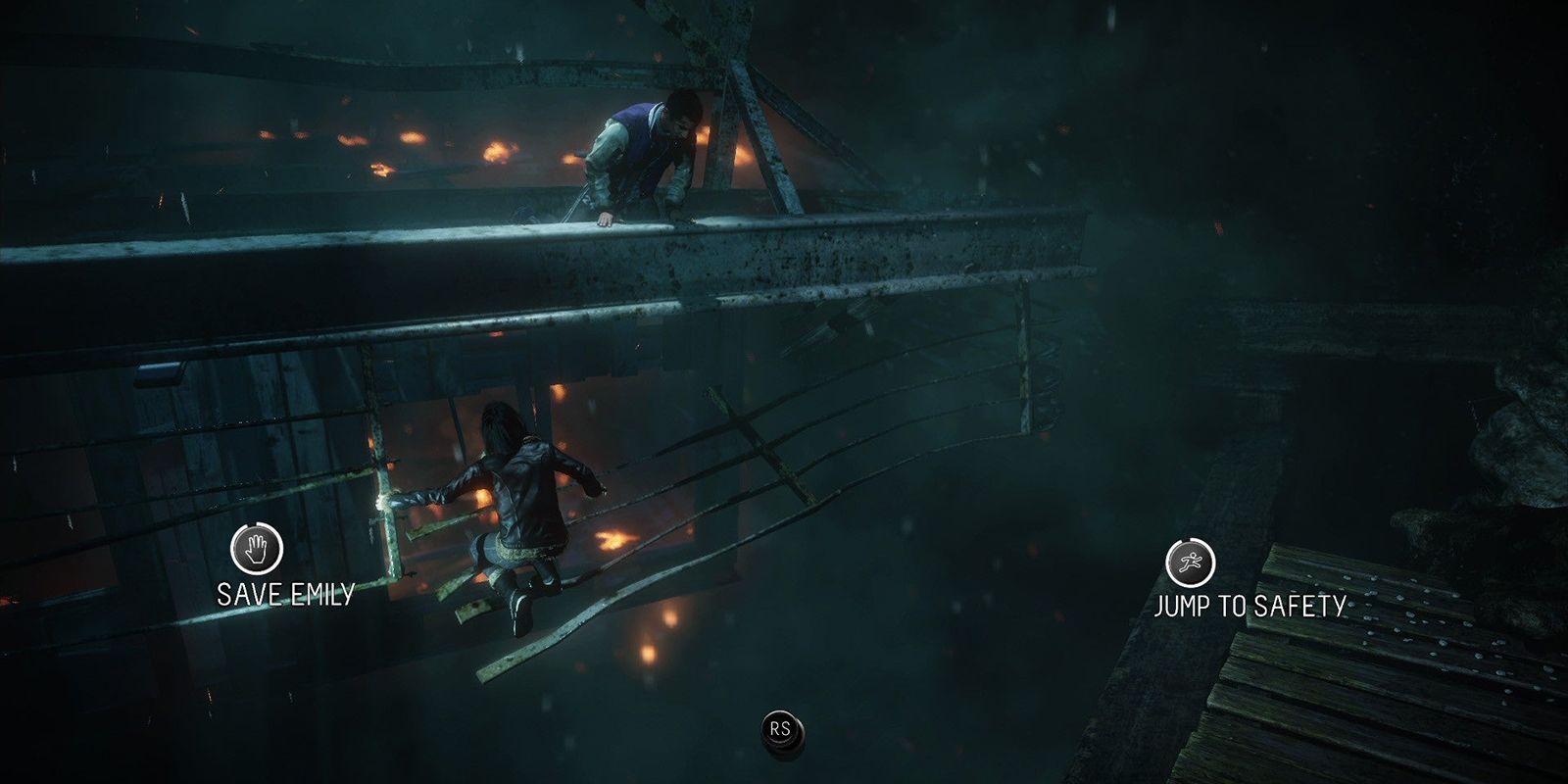Click the SAVE EMILY text label
This screenshot has width=1568, height=784.
click(x=284, y=592)
